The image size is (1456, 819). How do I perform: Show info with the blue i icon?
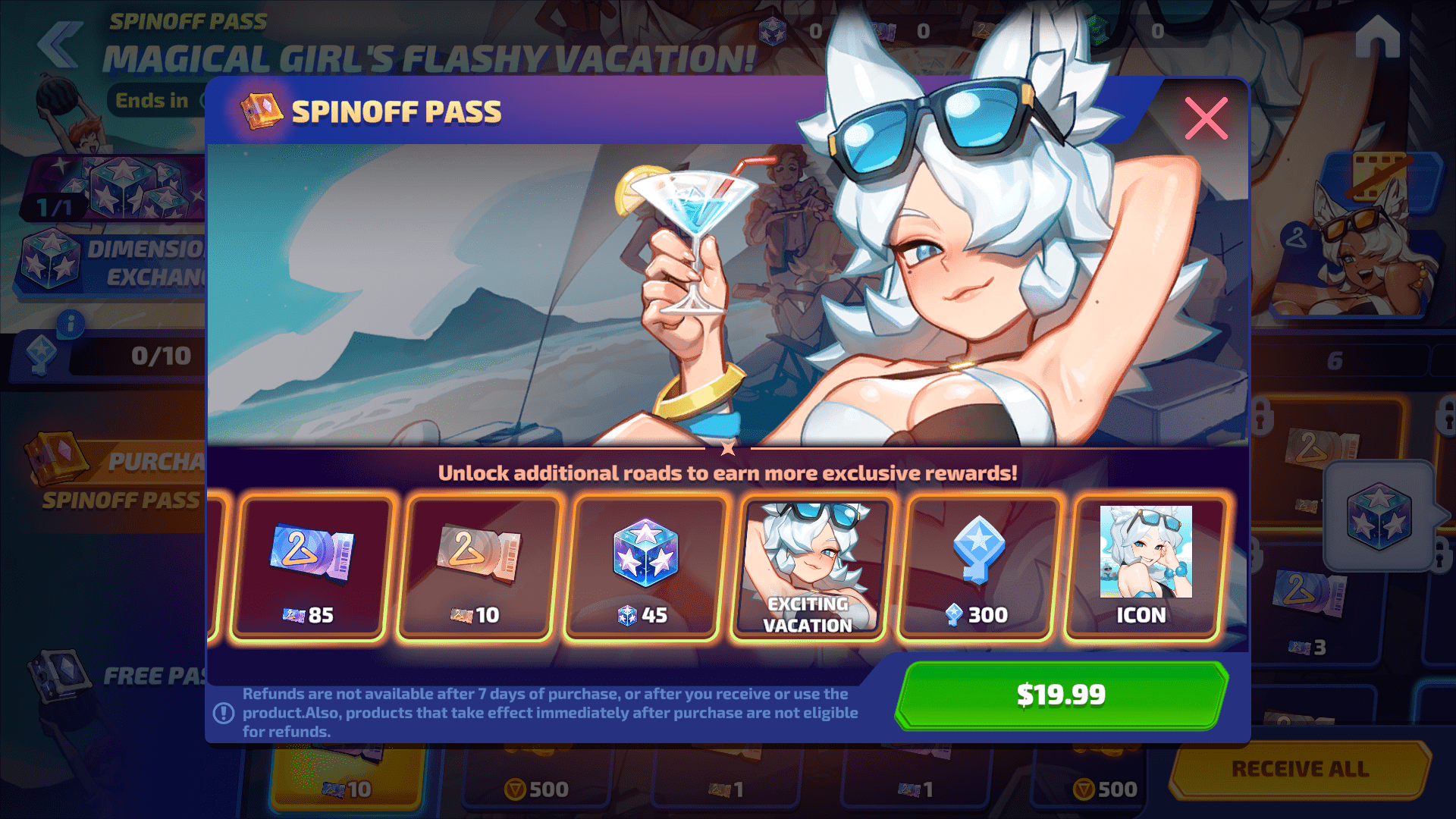(71, 325)
